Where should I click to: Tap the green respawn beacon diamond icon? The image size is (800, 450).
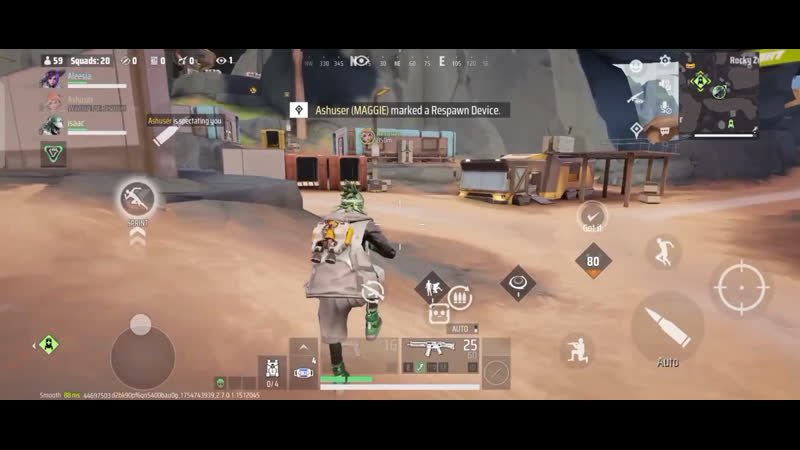[x=48, y=345]
